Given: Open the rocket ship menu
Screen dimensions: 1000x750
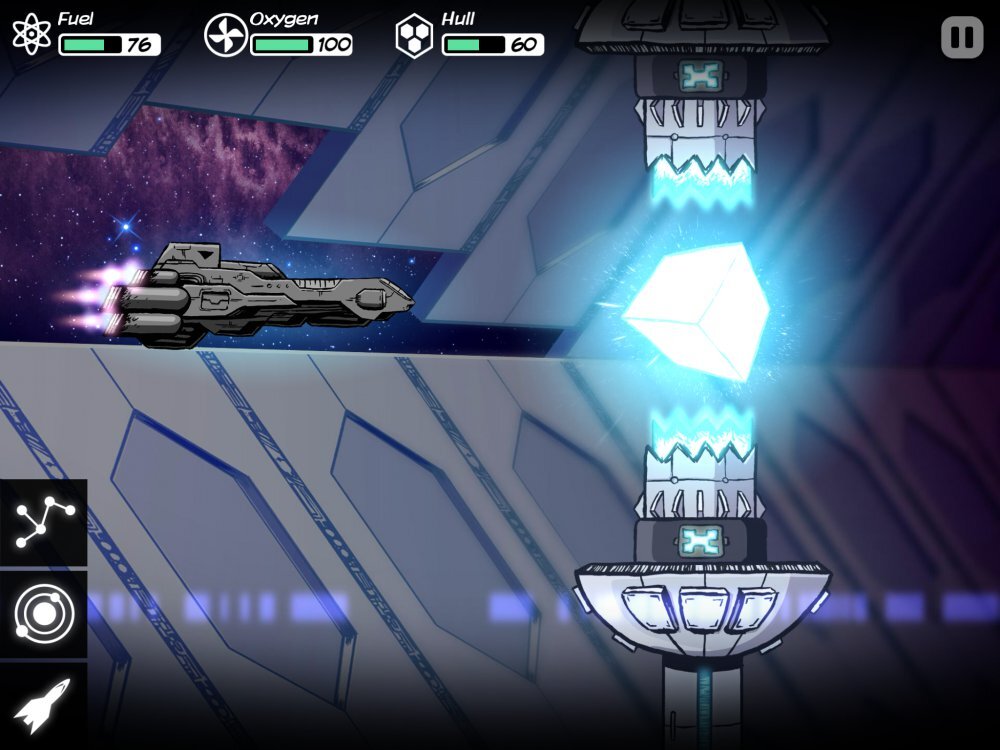Looking at the screenshot, I should [43, 705].
